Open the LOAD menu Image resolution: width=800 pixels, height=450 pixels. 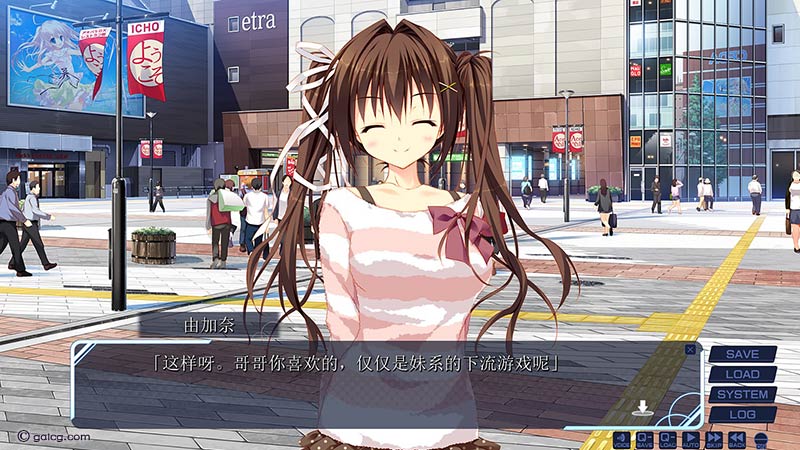742,374
